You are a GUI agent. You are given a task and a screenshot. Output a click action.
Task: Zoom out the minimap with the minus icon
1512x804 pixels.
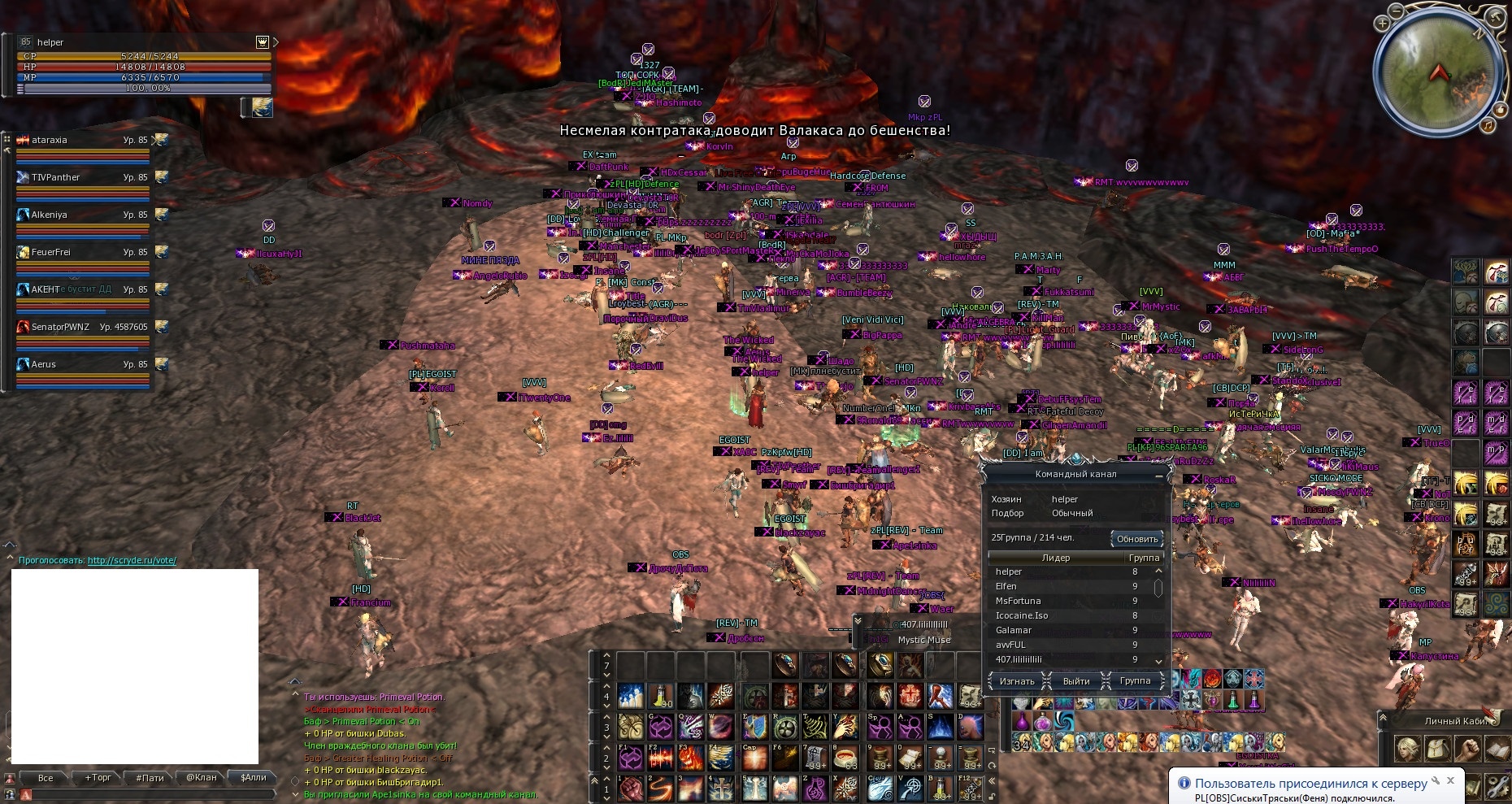1396,11
